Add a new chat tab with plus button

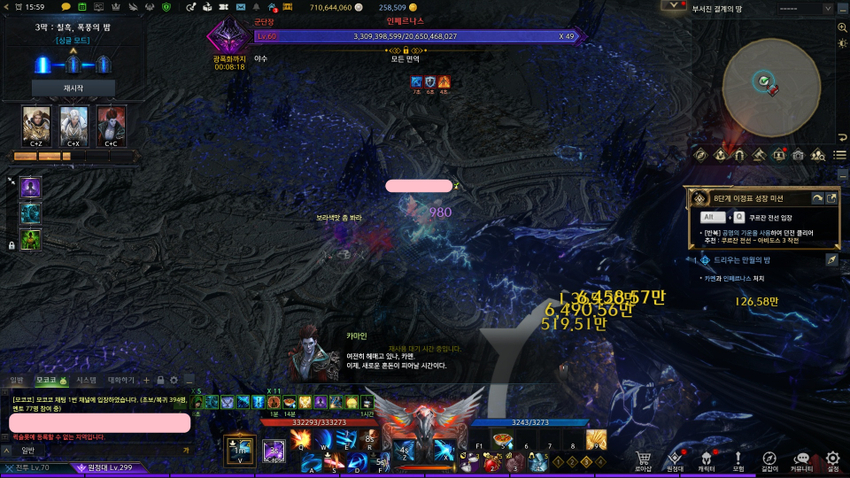click(146, 380)
